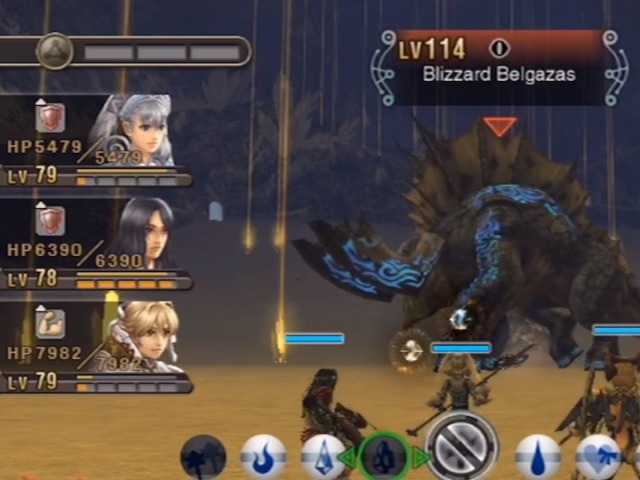Click the flexed-arm strength buff icon
This screenshot has height=480, width=640.
pyautogui.click(x=51, y=322)
